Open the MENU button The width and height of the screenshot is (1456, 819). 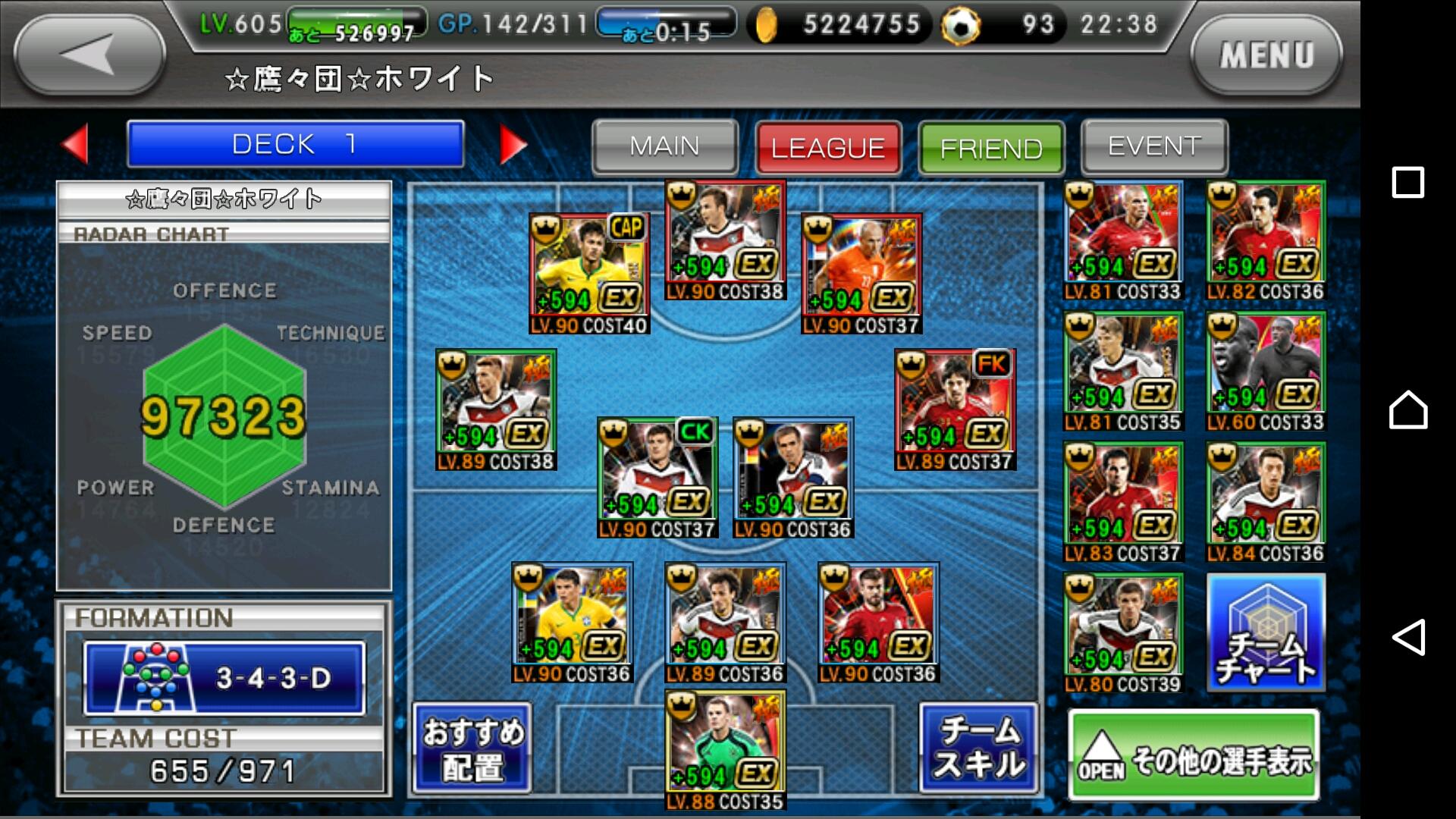[x=1266, y=55]
